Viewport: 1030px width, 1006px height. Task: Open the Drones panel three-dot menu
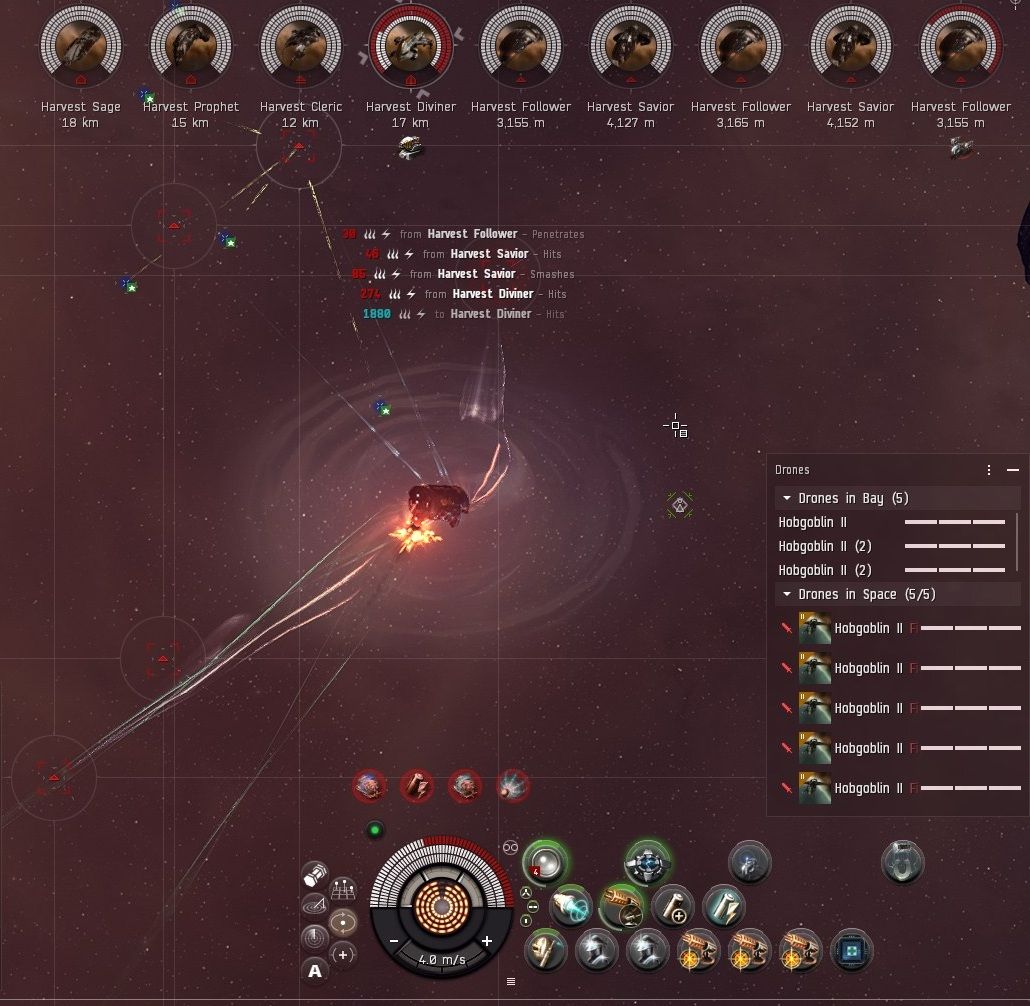pyautogui.click(x=989, y=470)
